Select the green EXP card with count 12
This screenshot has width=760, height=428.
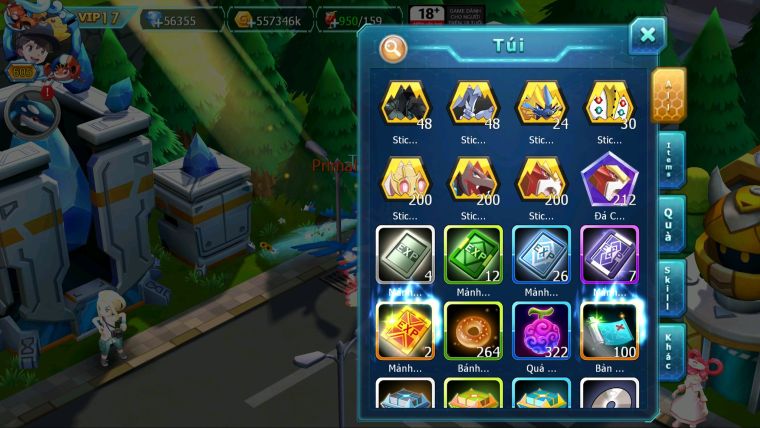tap(473, 255)
